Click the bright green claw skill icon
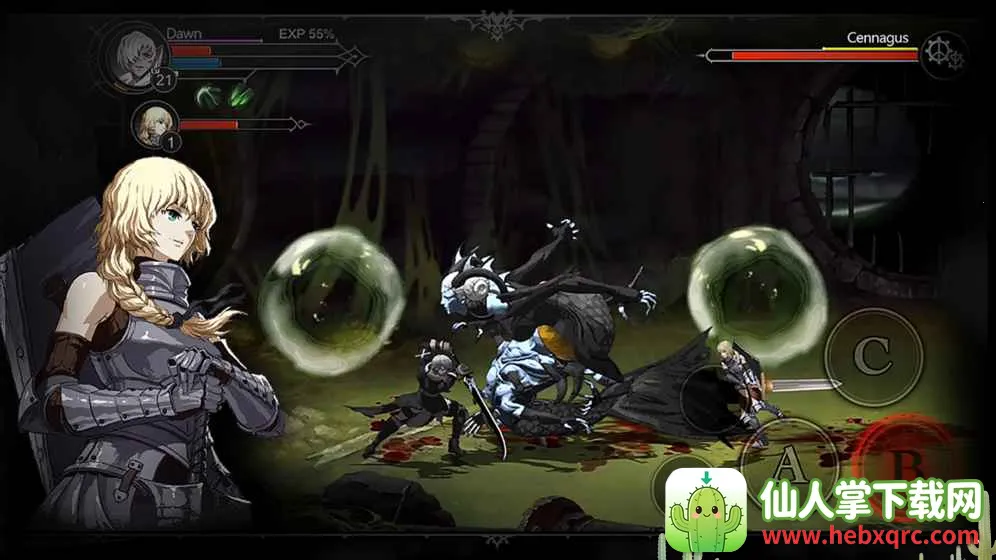This screenshot has height=560, width=996. [241, 96]
